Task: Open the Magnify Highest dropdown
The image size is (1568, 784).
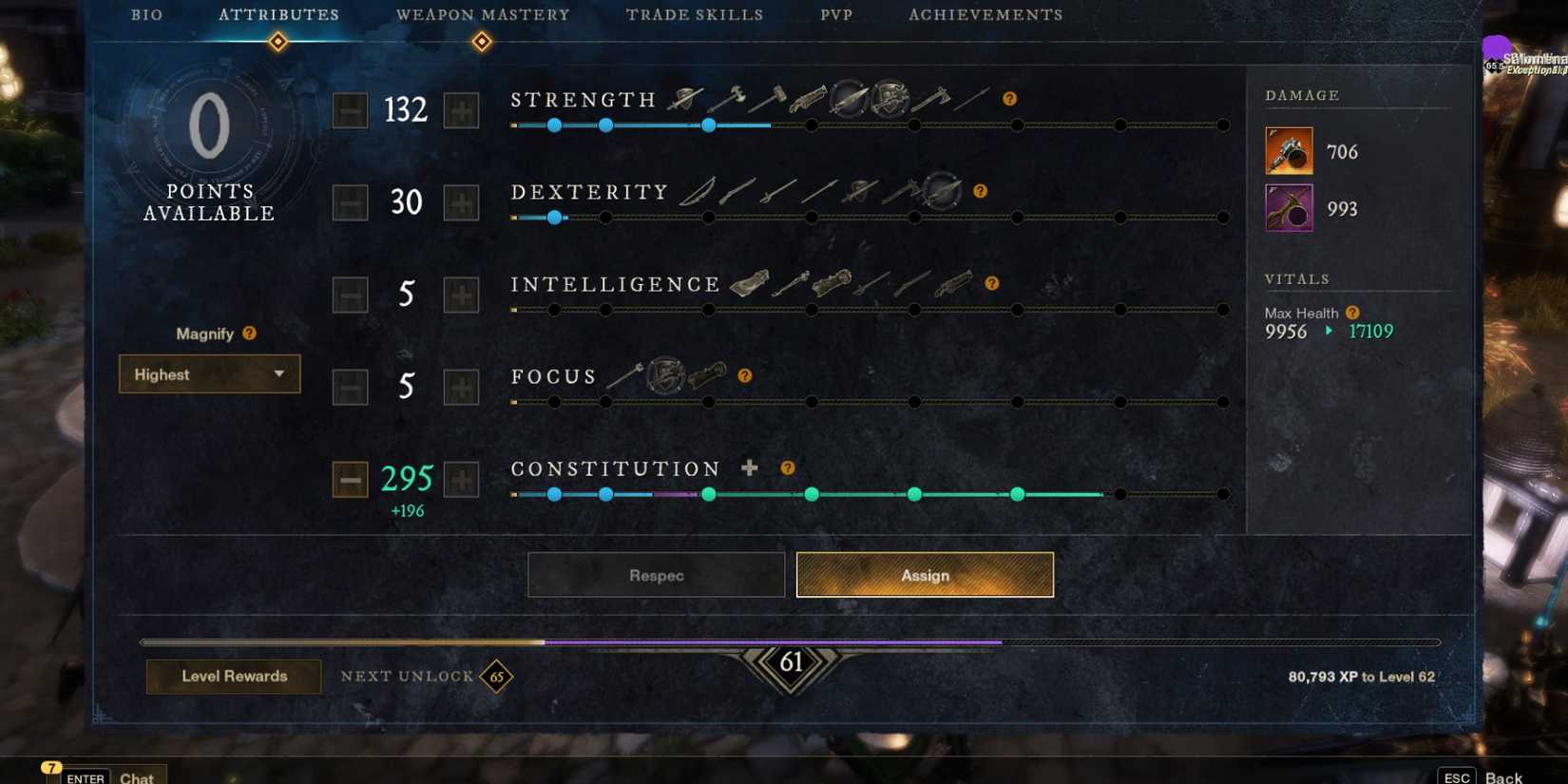Action: tap(208, 374)
